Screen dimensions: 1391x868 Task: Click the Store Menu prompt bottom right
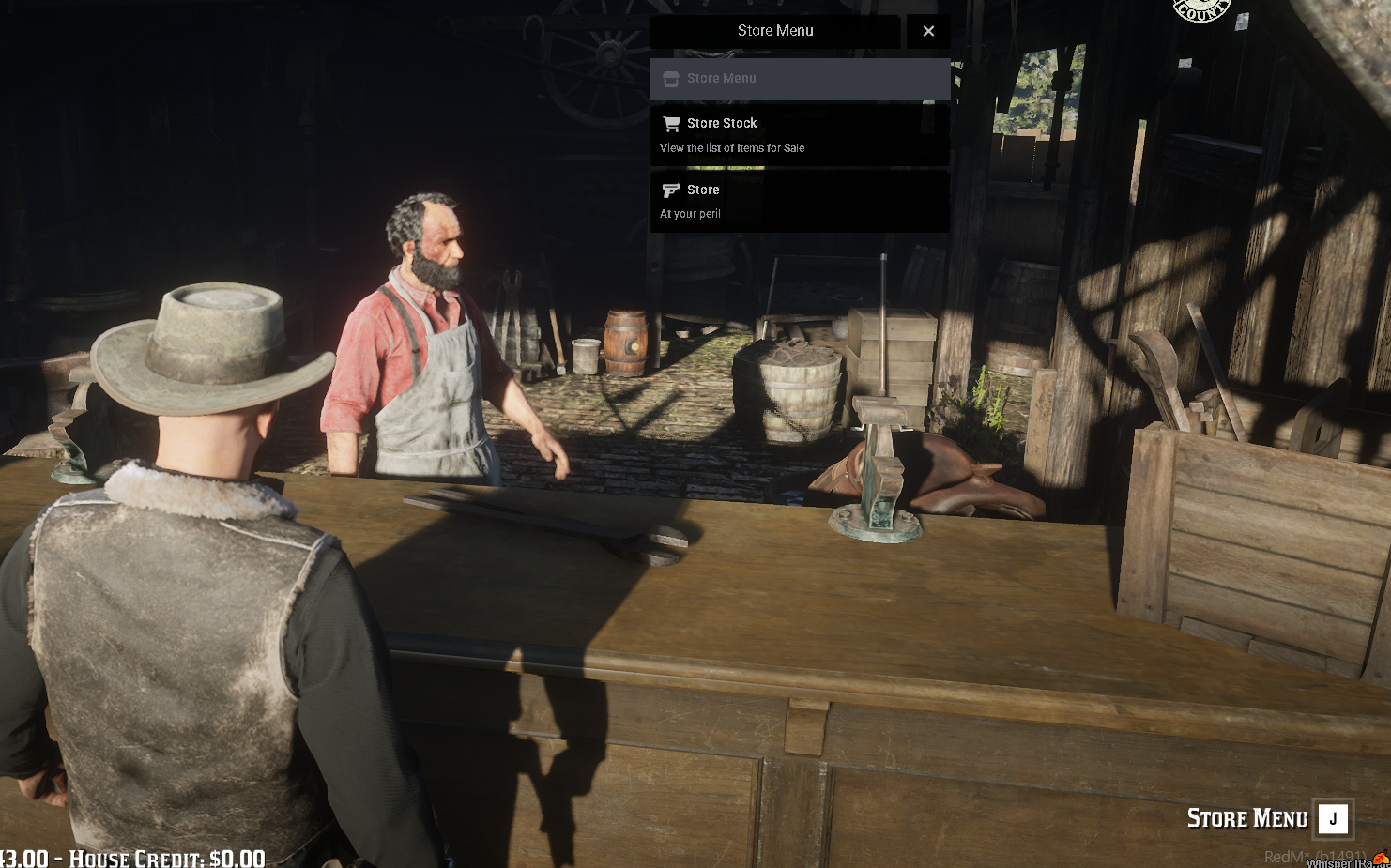point(1248,818)
